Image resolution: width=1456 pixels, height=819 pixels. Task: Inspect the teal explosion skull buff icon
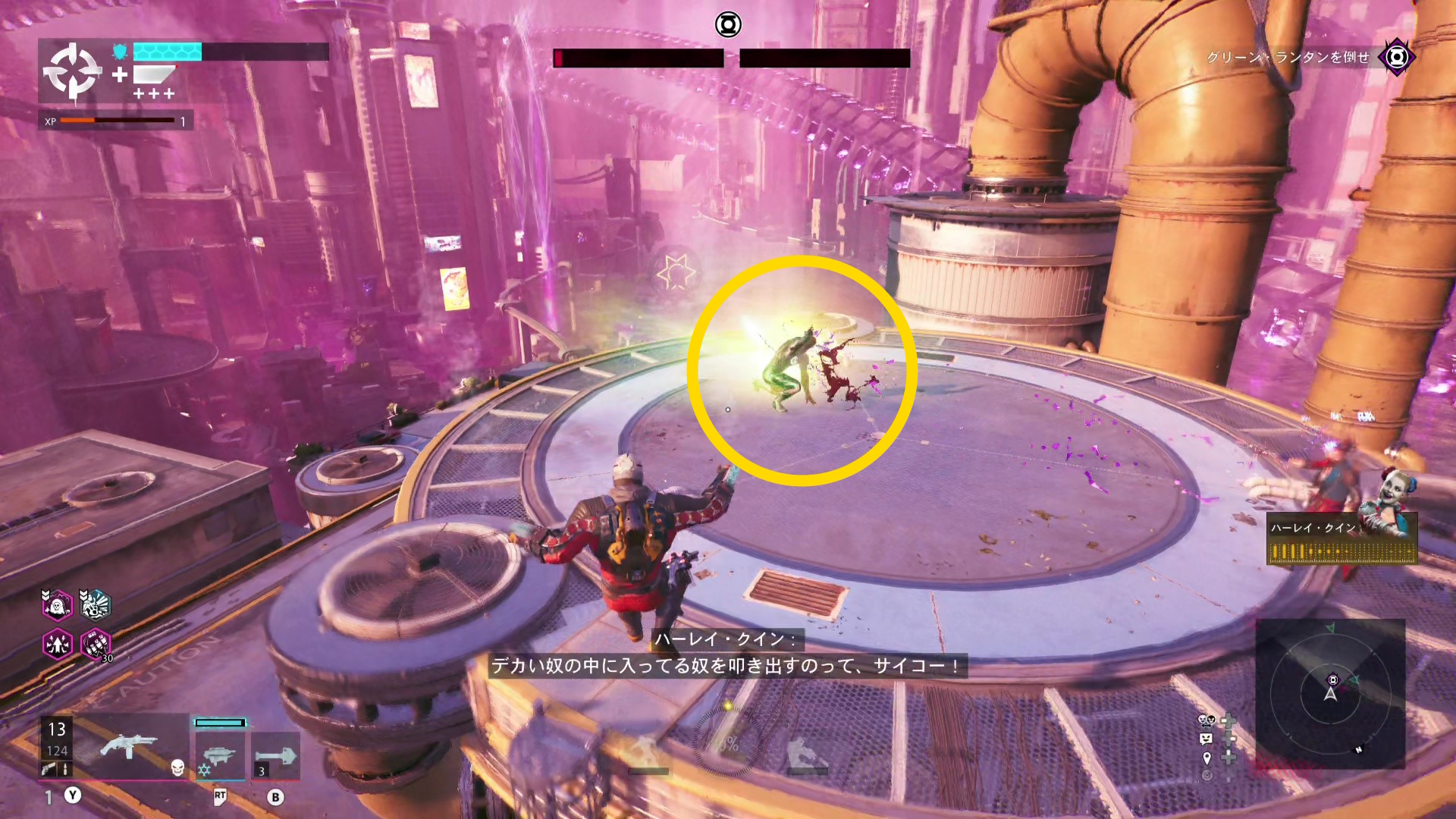pyautogui.click(x=96, y=605)
